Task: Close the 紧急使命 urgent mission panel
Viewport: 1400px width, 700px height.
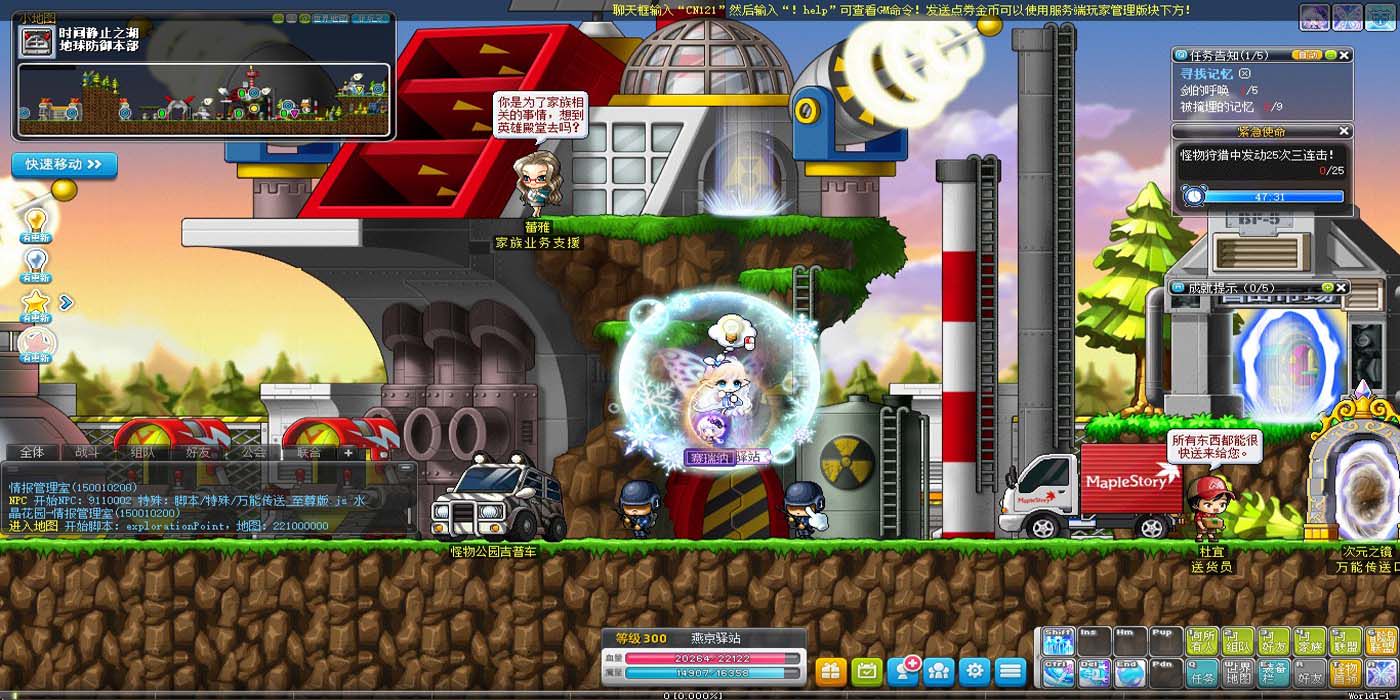Action: [x=1344, y=131]
